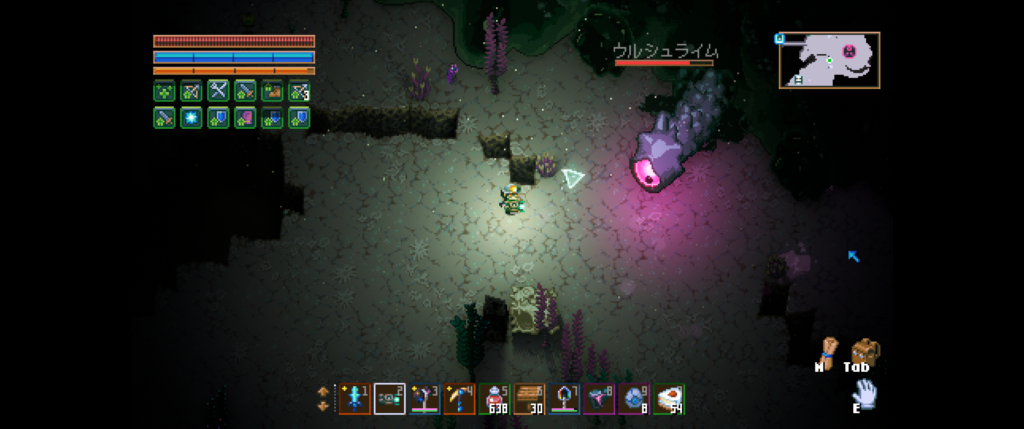Select the cake slice stack of 54
The image size is (1024, 429).
pyautogui.click(x=668, y=399)
